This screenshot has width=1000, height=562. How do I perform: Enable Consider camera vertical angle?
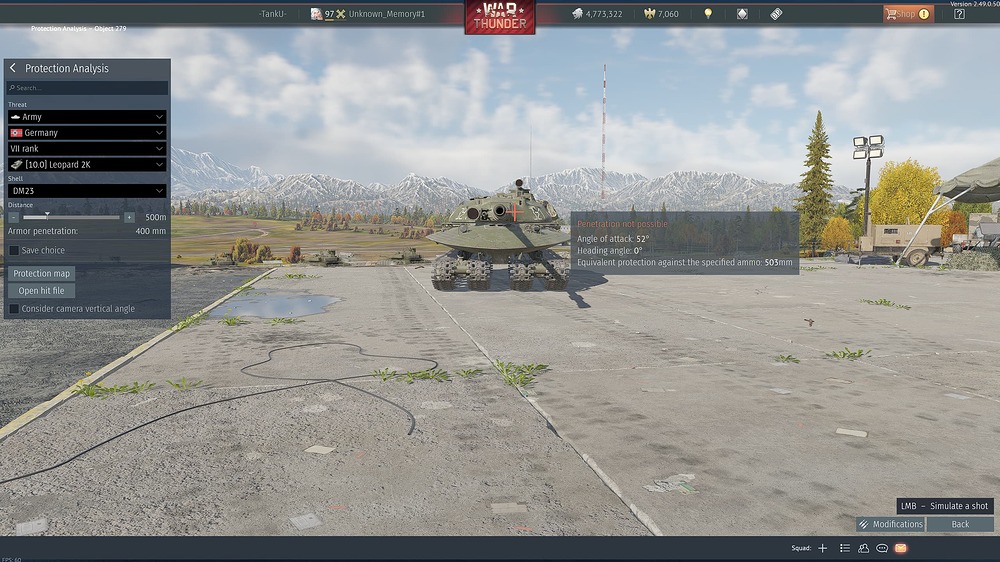tap(14, 309)
